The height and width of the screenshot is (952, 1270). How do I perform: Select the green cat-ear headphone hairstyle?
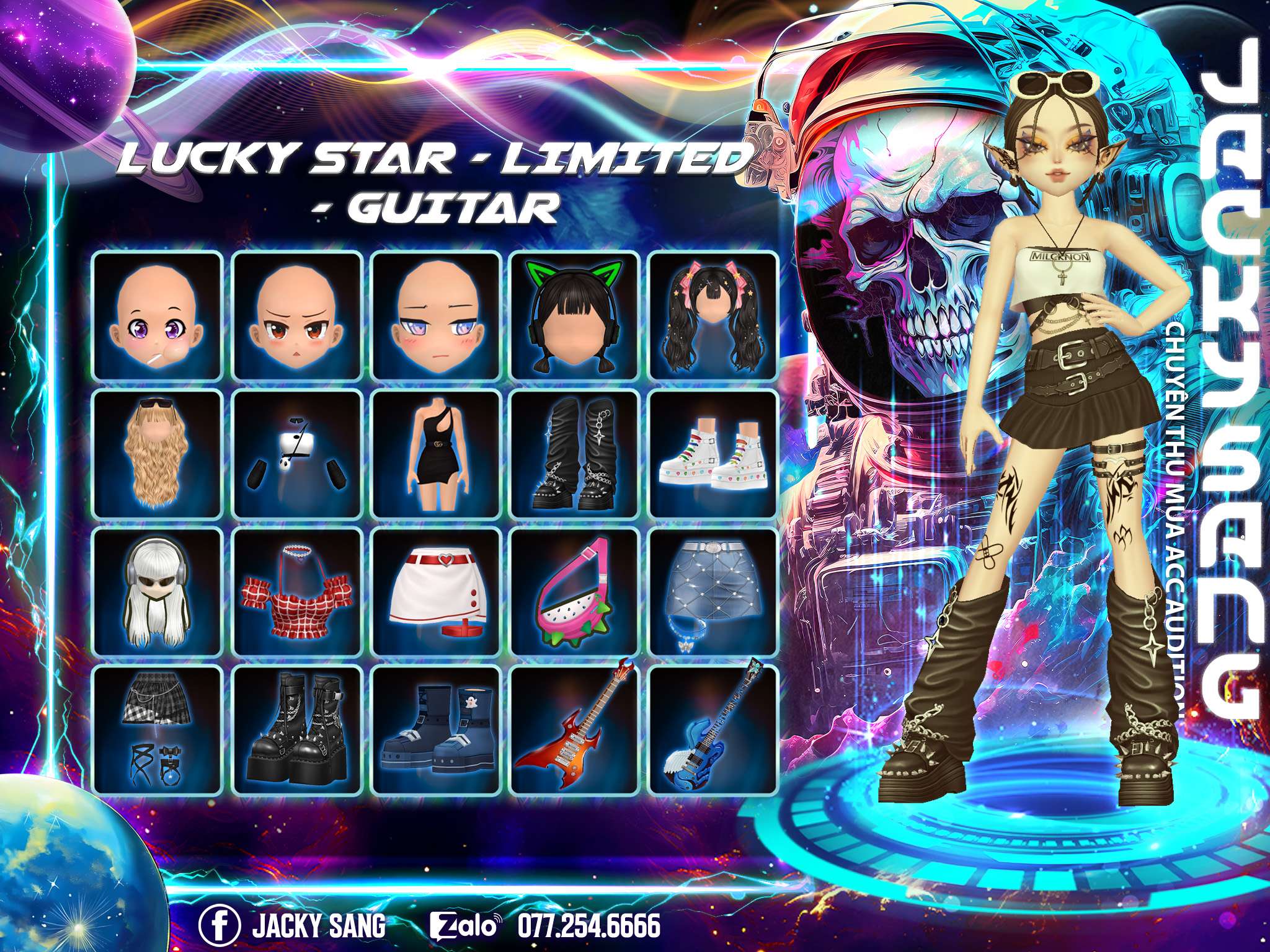coord(575,316)
